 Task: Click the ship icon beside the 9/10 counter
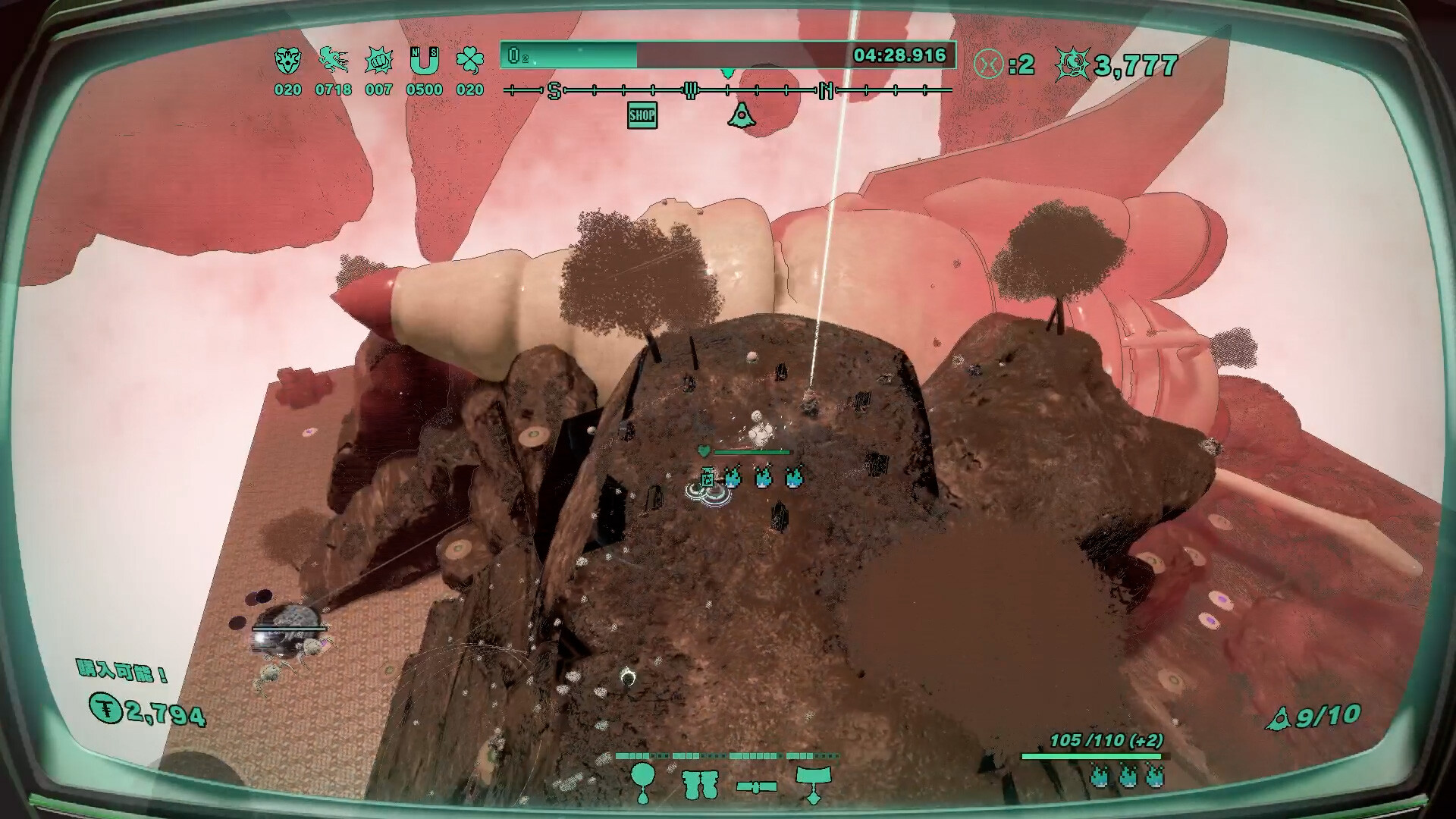point(1279,719)
